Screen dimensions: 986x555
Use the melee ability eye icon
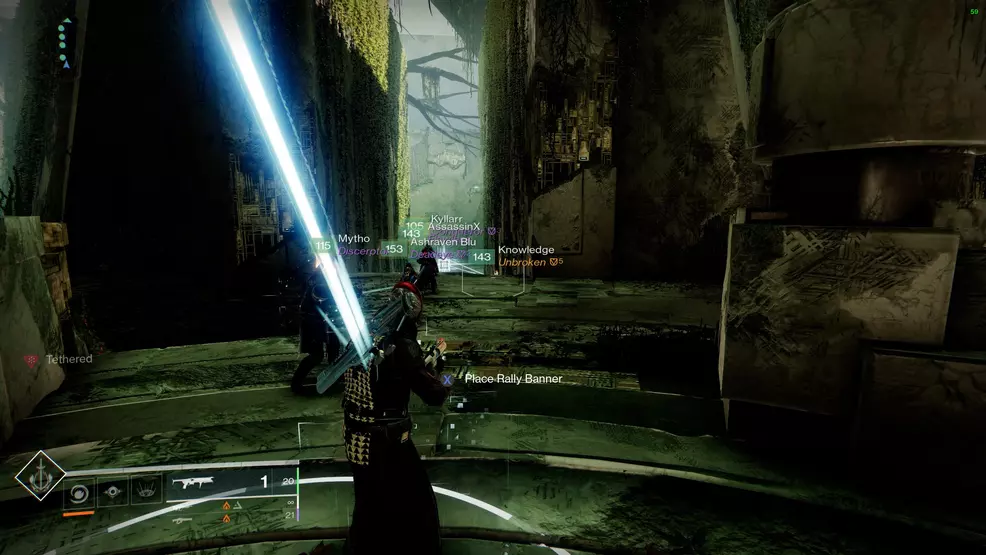pyautogui.click(x=112, y=492)
